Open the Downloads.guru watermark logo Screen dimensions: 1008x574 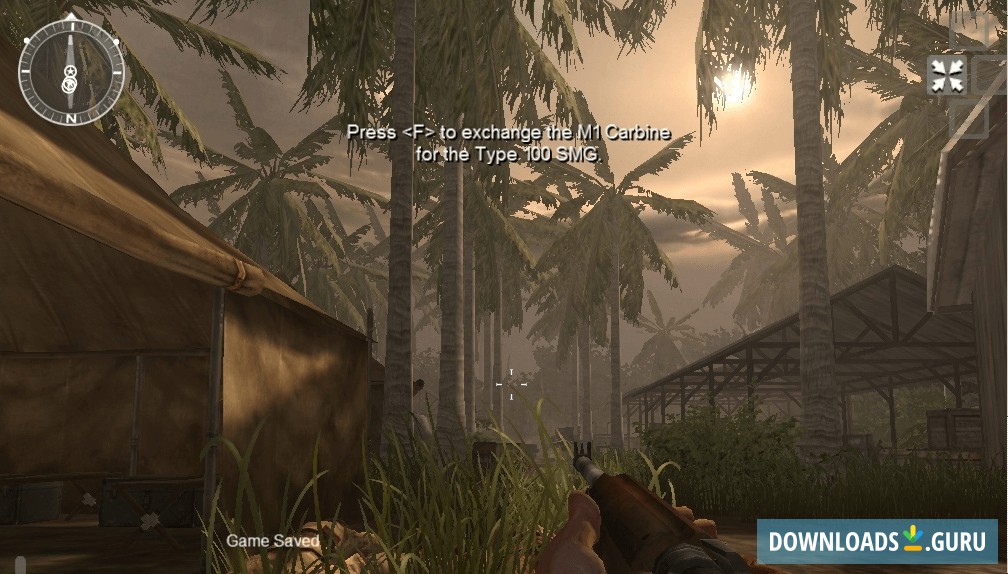pyautogui.click(x=876, y=541)
